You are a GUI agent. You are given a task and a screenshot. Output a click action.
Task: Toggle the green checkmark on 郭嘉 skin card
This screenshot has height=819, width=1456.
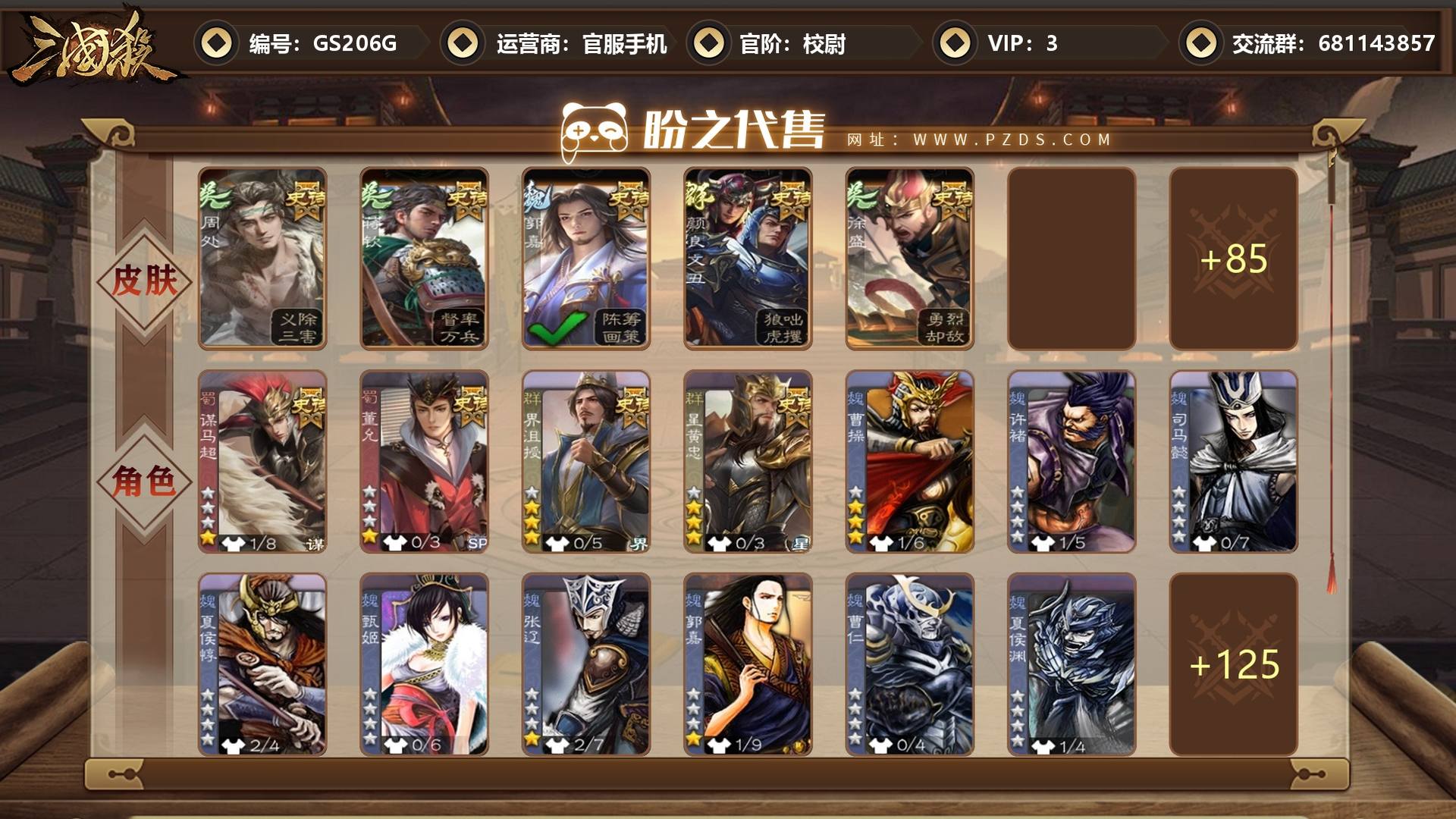pos(559,329)
